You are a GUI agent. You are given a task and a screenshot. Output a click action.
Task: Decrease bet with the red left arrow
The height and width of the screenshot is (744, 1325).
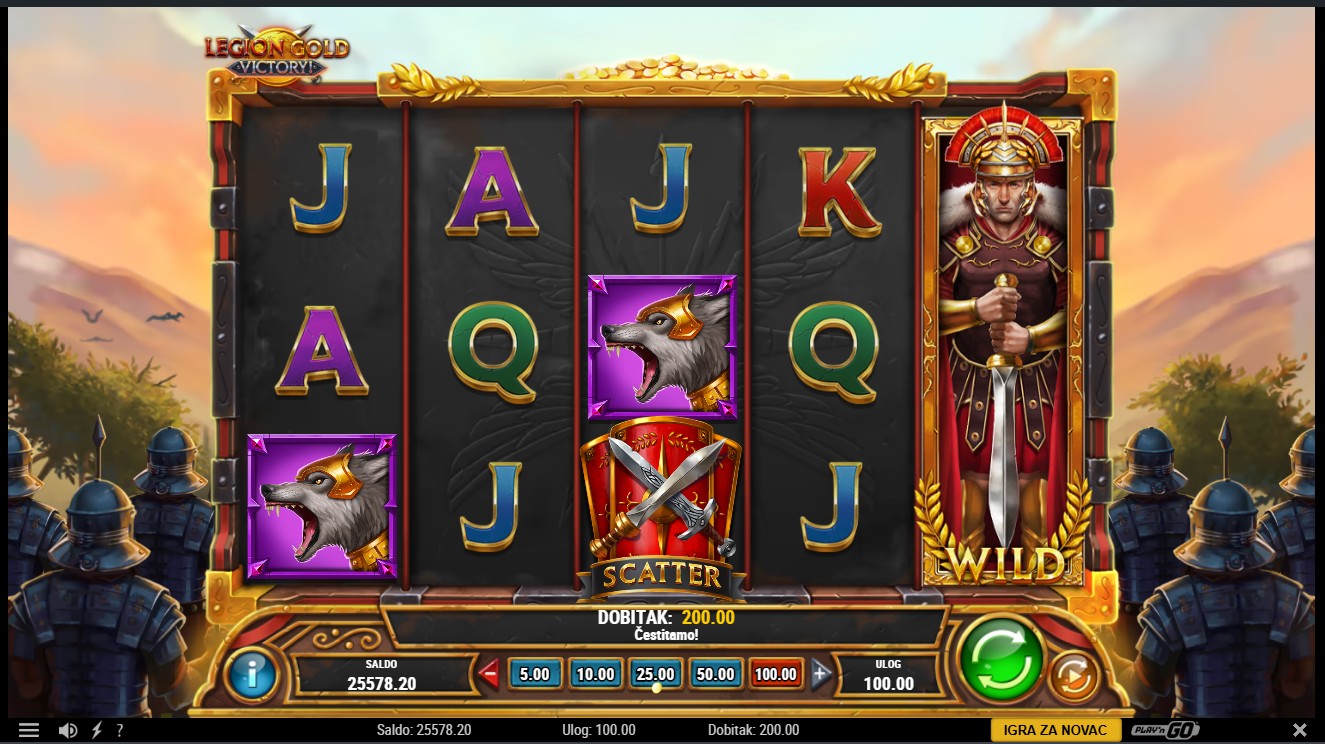(489, 674)
